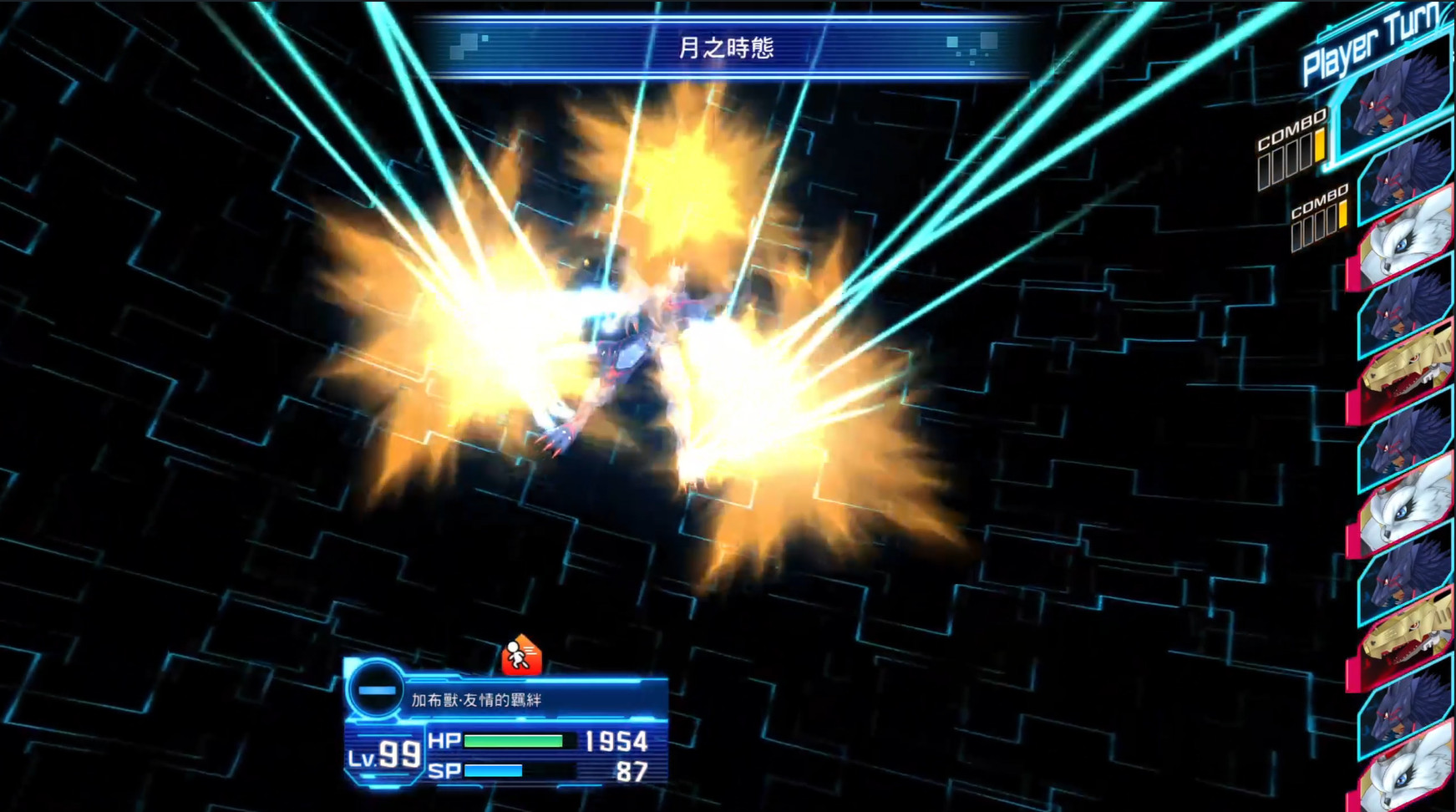Click the Lv.99 level badge

tap(384, 752)
